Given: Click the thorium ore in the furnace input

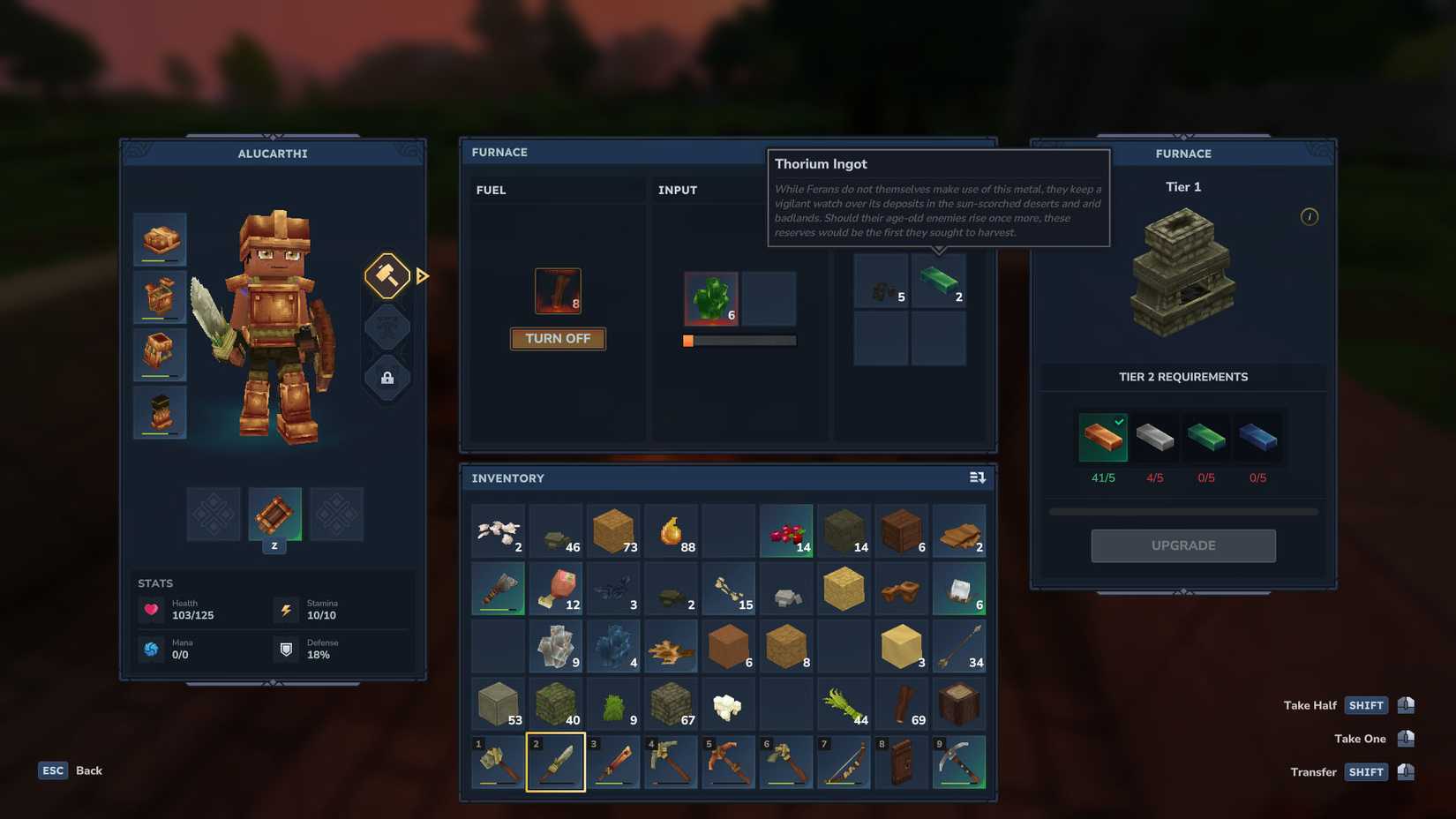Looking at the screenshot, I should pos(710,298).
